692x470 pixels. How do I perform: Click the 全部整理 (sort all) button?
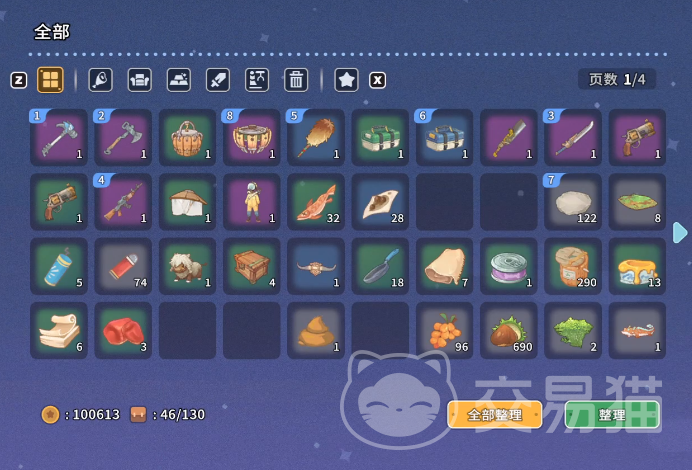[x=494, y=415]
